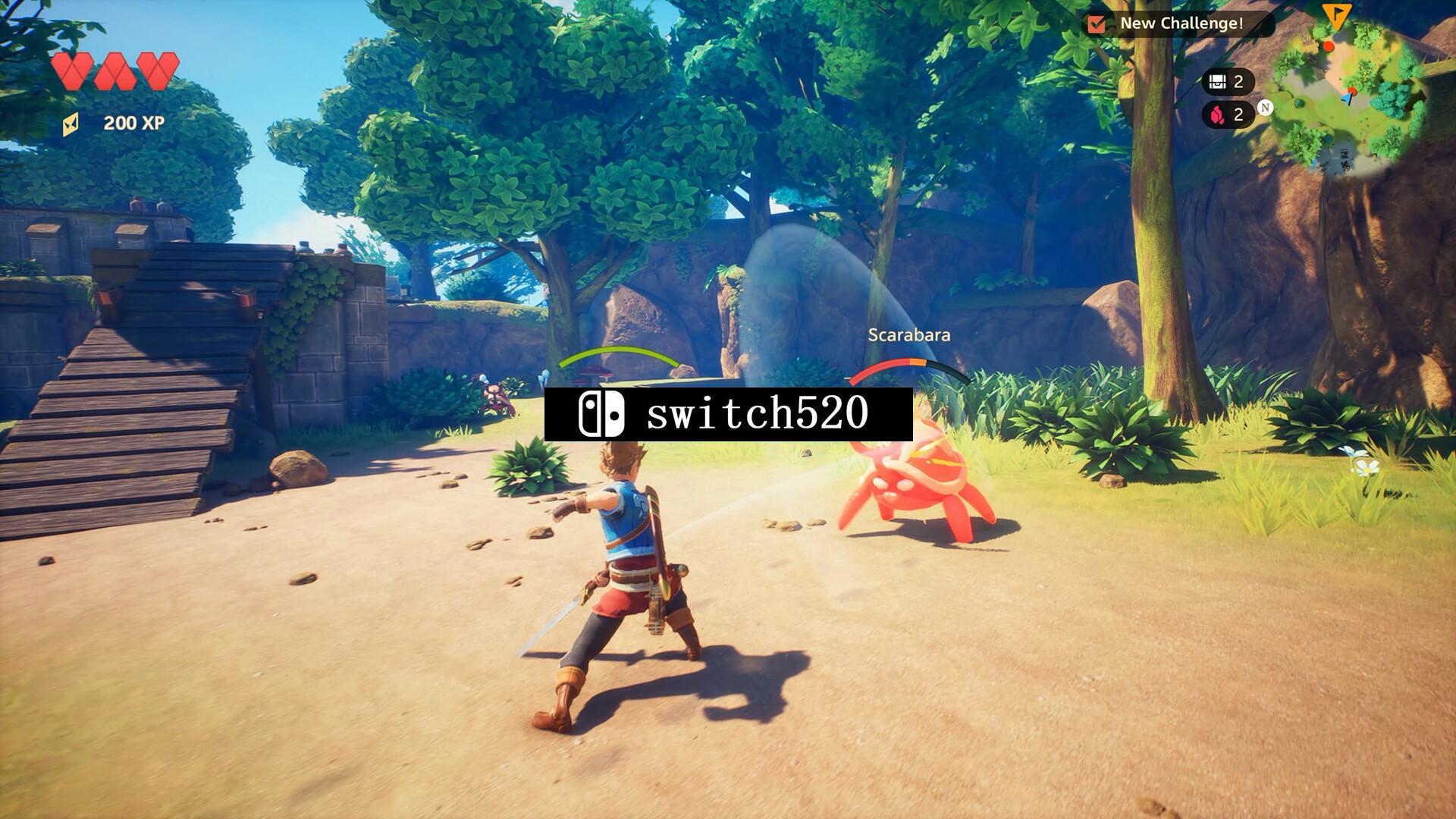Click the compass N indicator
Image resolution: width=1456 pixels, height=819 pixels.
pyautogui.click(x=1266, y=108)
